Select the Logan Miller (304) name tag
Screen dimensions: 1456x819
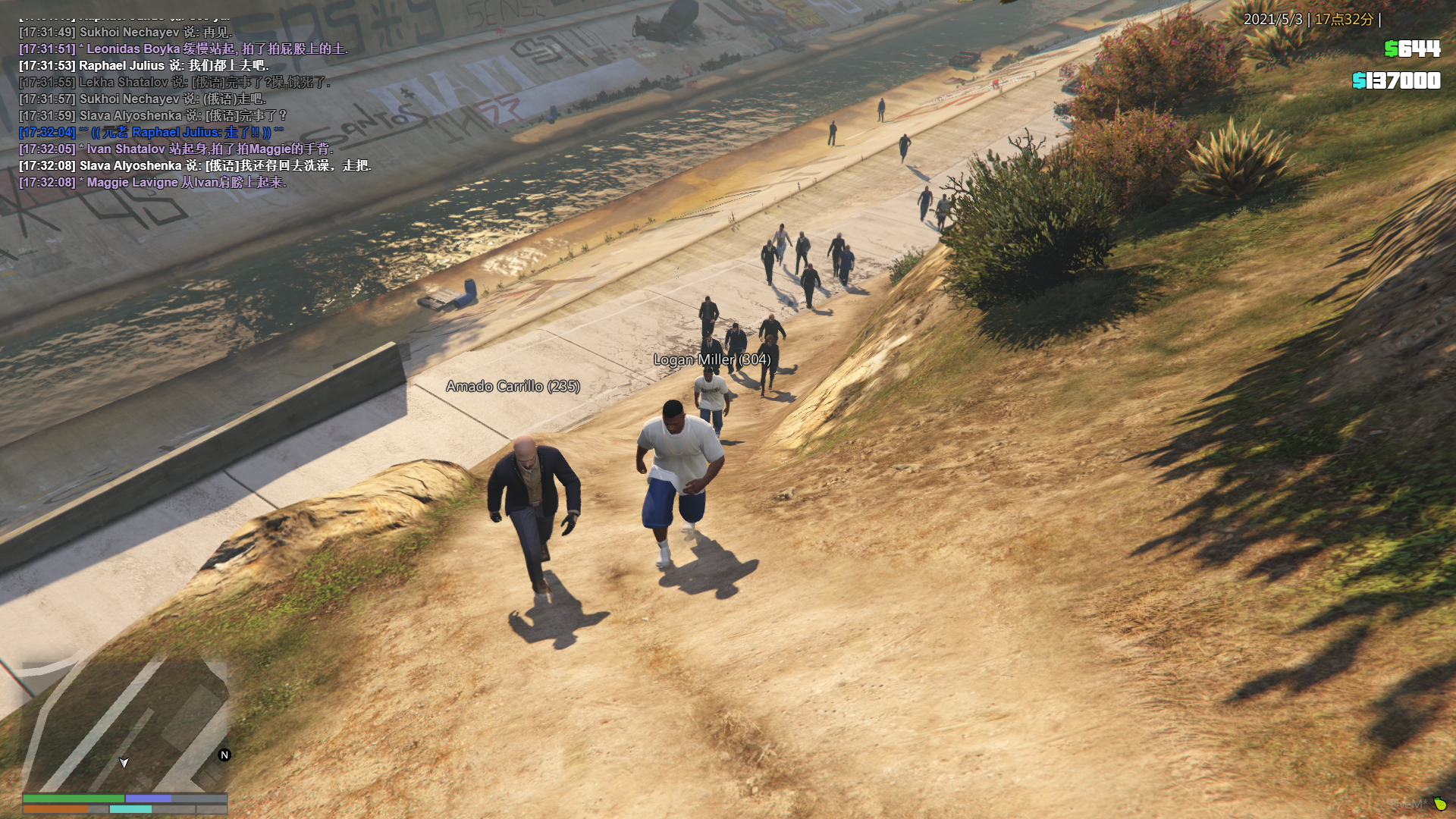click(x=712, y=359)
